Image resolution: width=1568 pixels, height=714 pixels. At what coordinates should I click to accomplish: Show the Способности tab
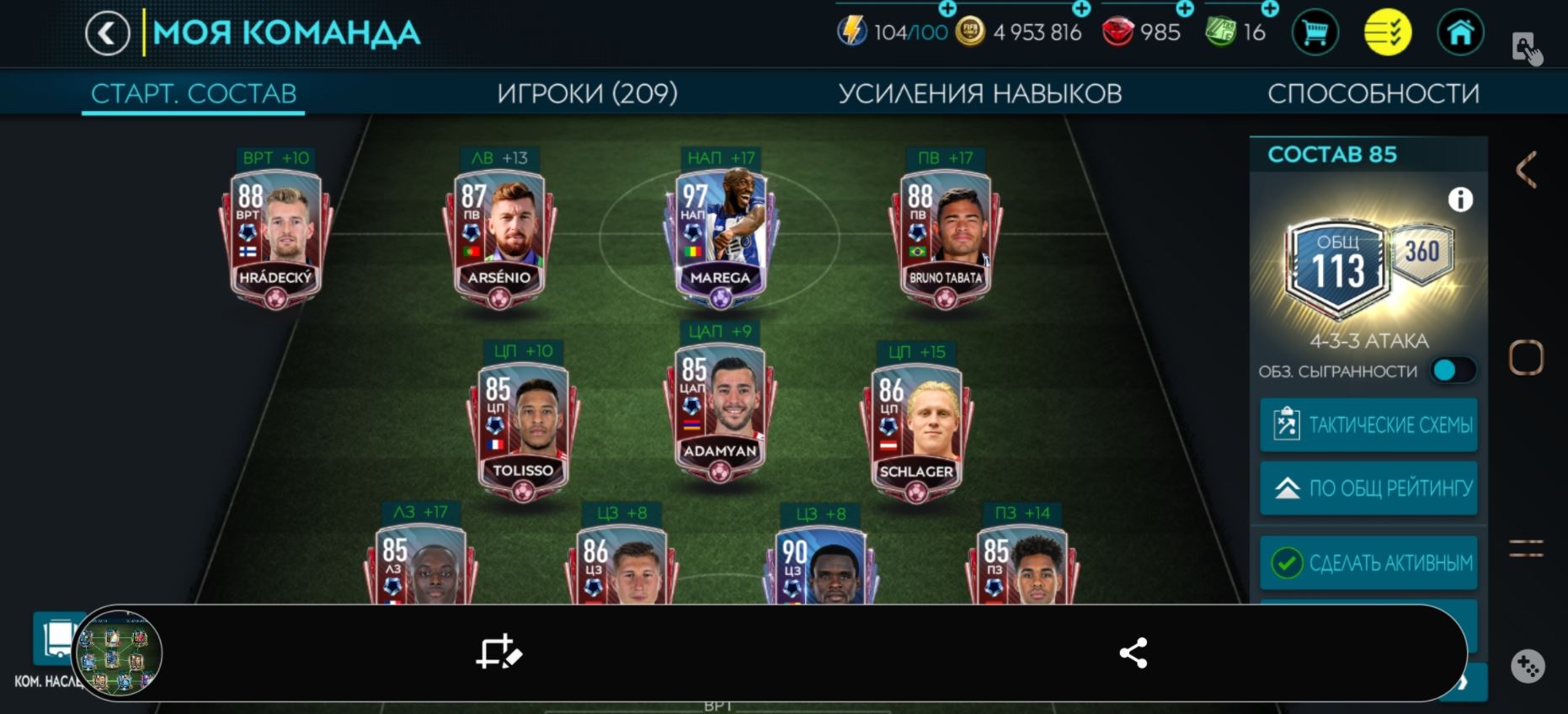click(1373, 93)
